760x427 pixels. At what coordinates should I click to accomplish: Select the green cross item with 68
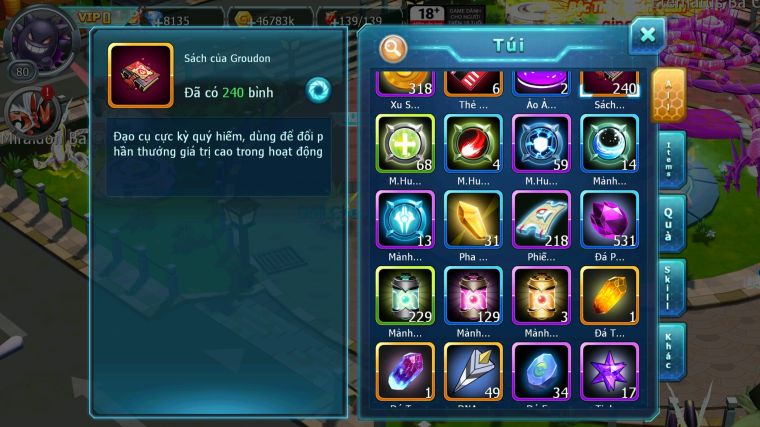pos(404,143)
